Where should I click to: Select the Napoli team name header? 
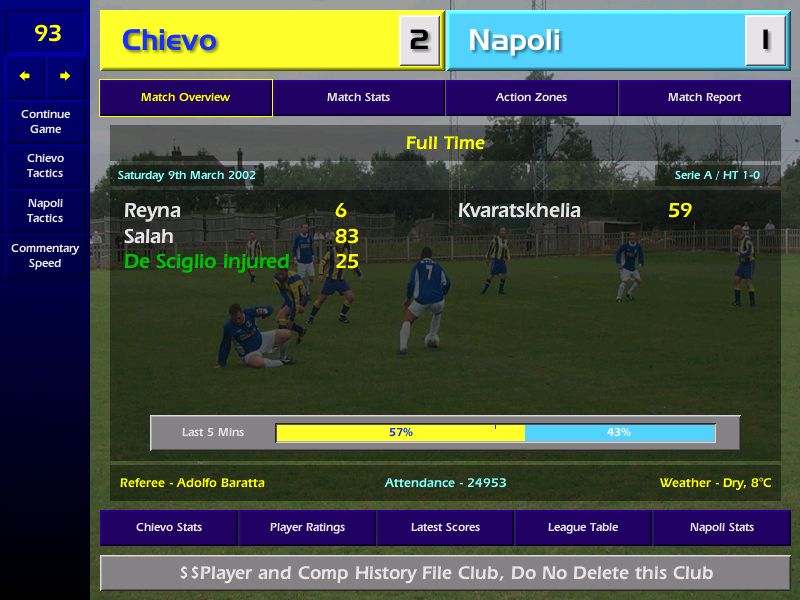[x=514, y=41]
